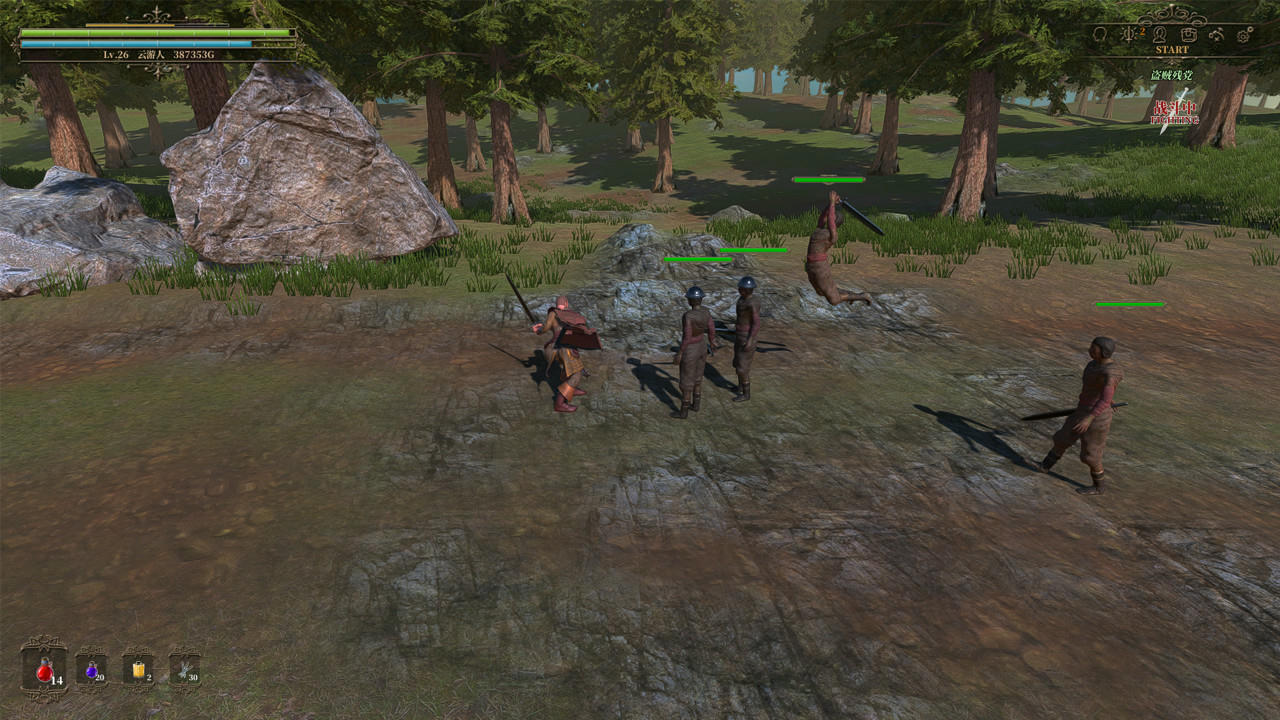
Task: Use the blue mana potion slot
Action: point(92,670)
